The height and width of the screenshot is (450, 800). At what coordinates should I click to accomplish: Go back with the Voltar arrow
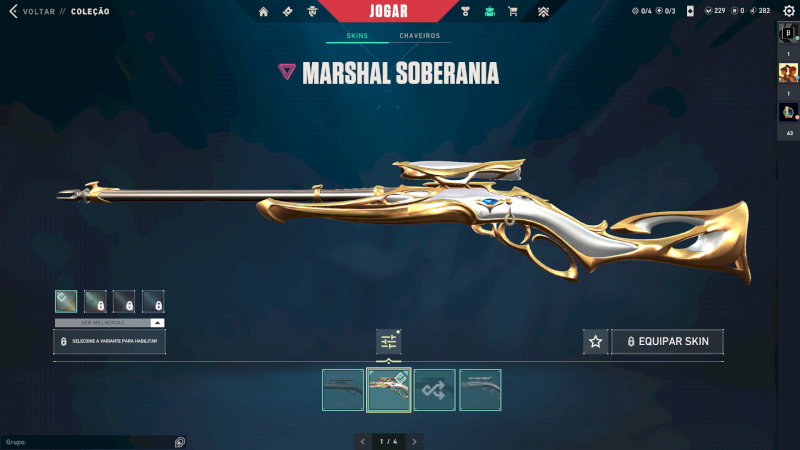tap(13, 11)
